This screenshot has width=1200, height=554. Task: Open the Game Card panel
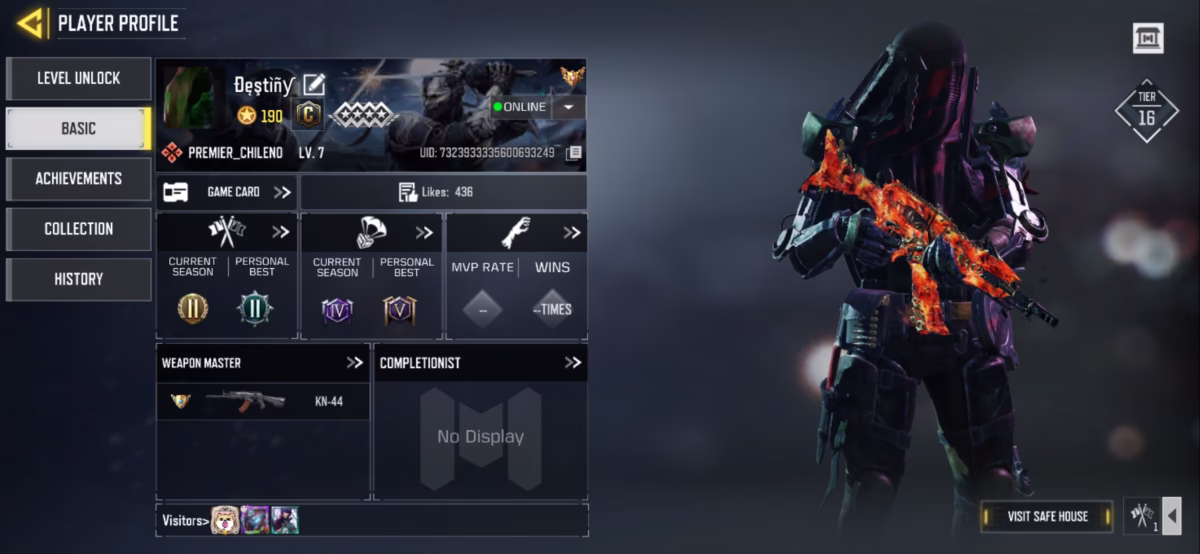pyautogui.click(x=227, y=192)
